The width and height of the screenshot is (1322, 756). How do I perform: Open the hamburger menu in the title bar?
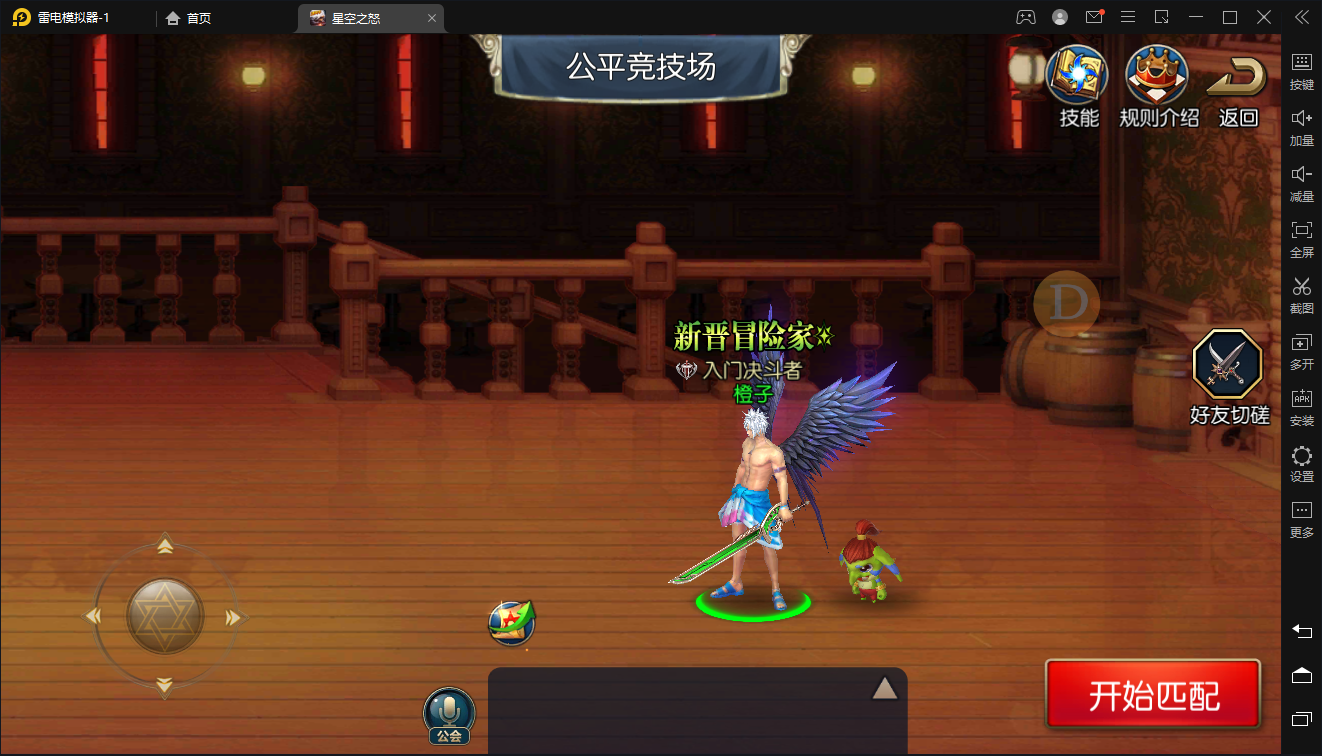pyautogui.click(x=1127, y=16)
